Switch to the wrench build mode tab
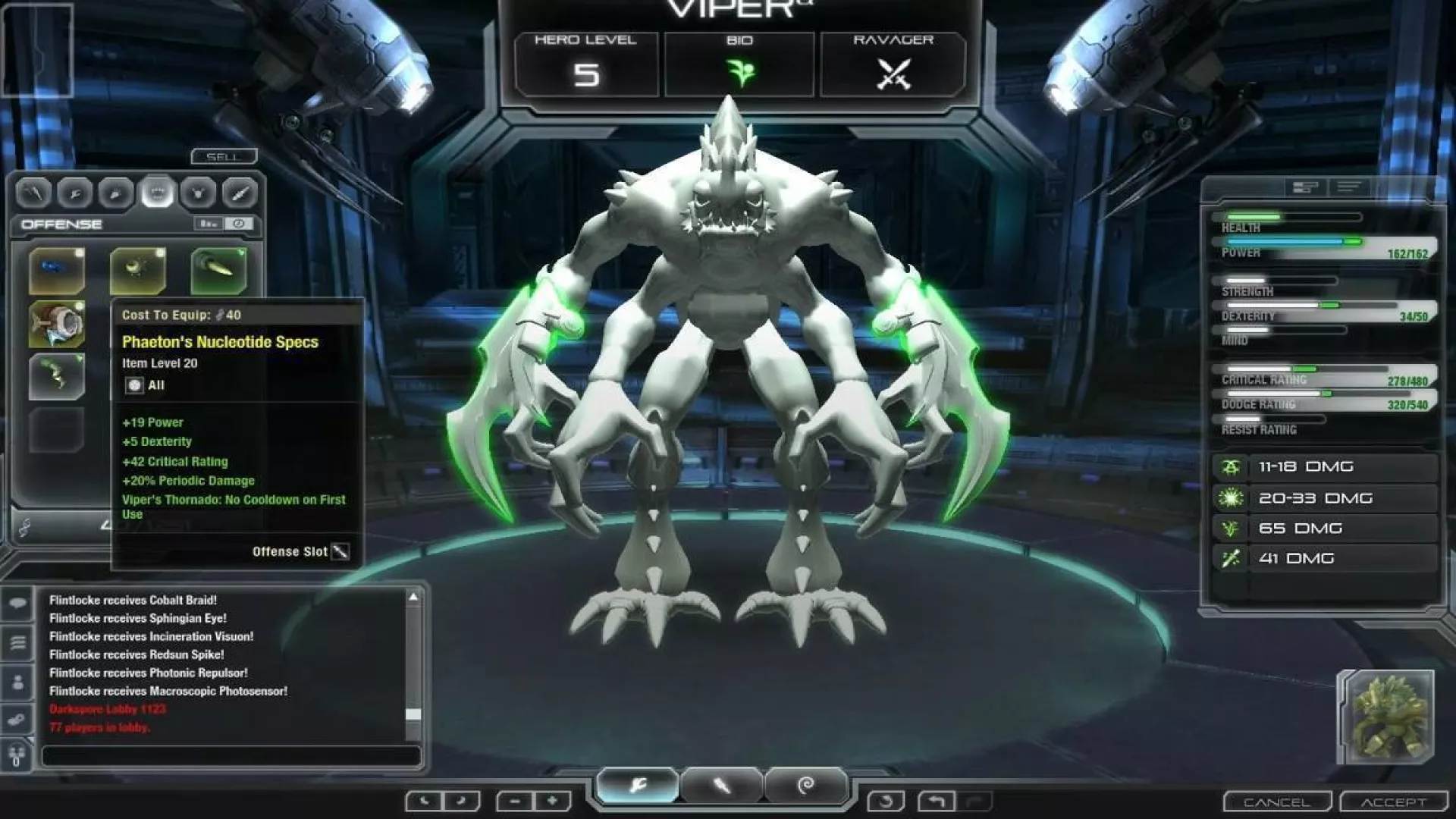 [x=638, y=786]
